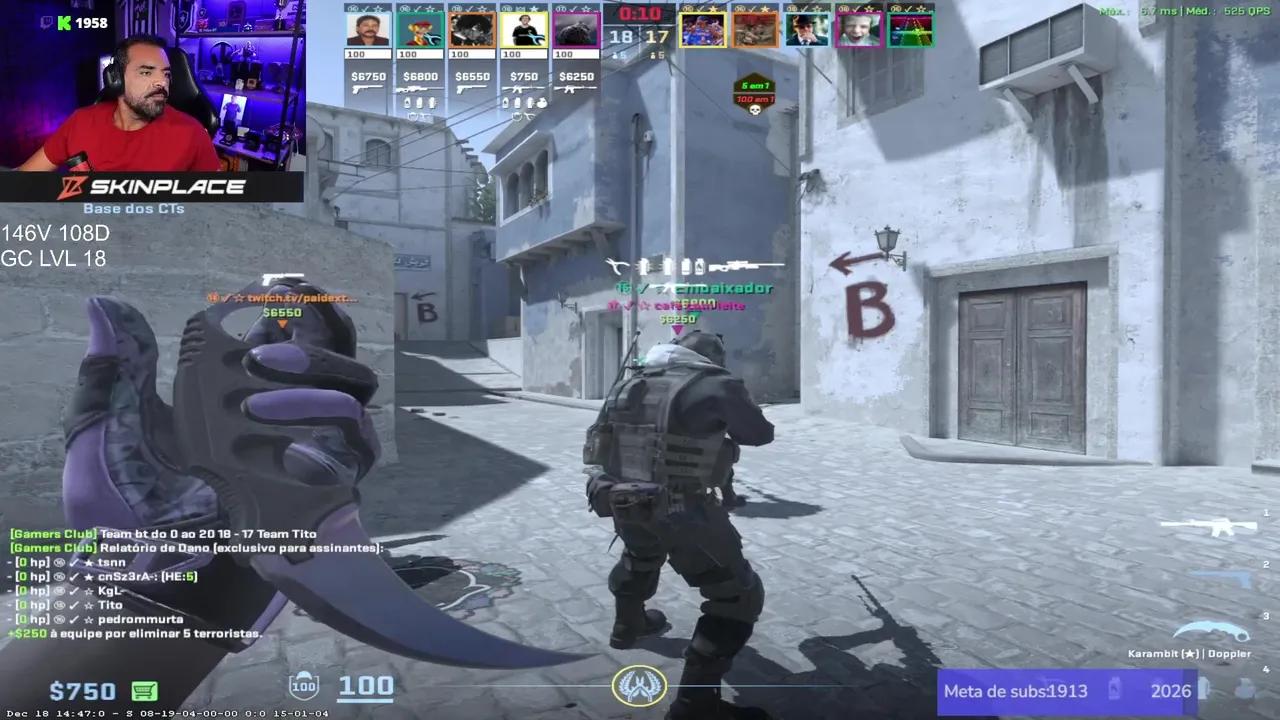Click the first CT teammate avatar in the scoreboard
Screen dimensions: 1280x720
[367, 30]
